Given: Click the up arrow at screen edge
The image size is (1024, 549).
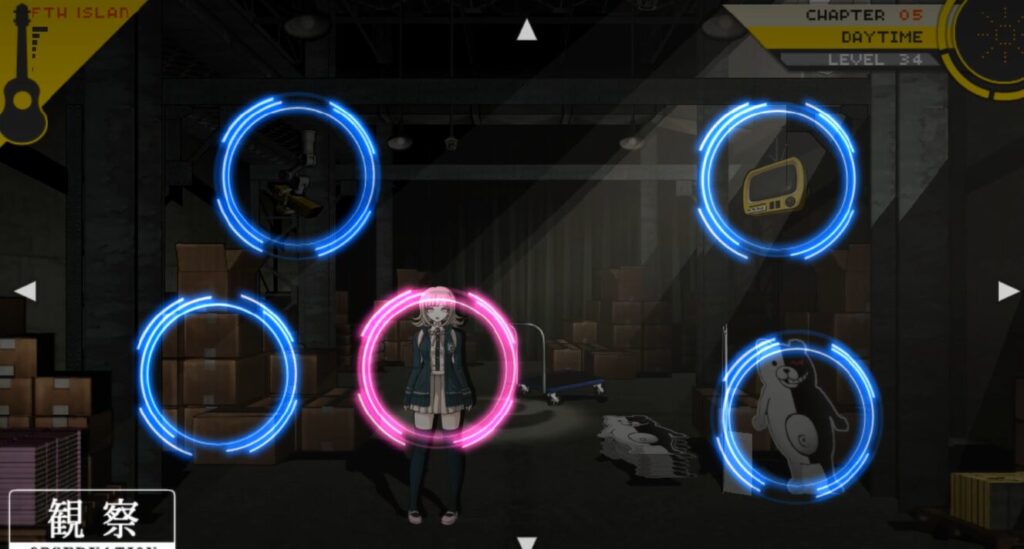Looking at the screenshot, I should pos(526,31).
